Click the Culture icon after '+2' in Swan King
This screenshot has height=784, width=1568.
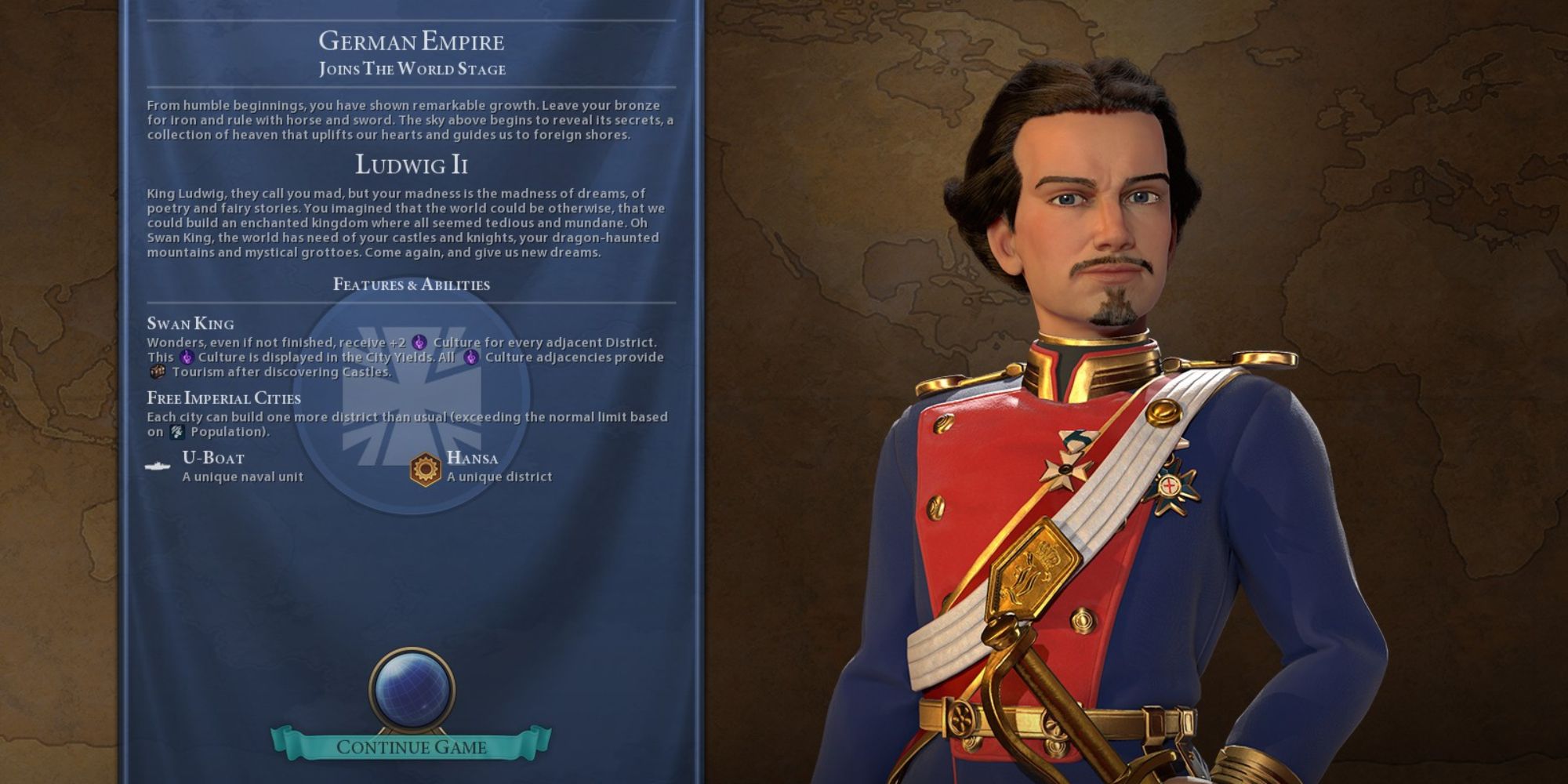tap(418, 343)
